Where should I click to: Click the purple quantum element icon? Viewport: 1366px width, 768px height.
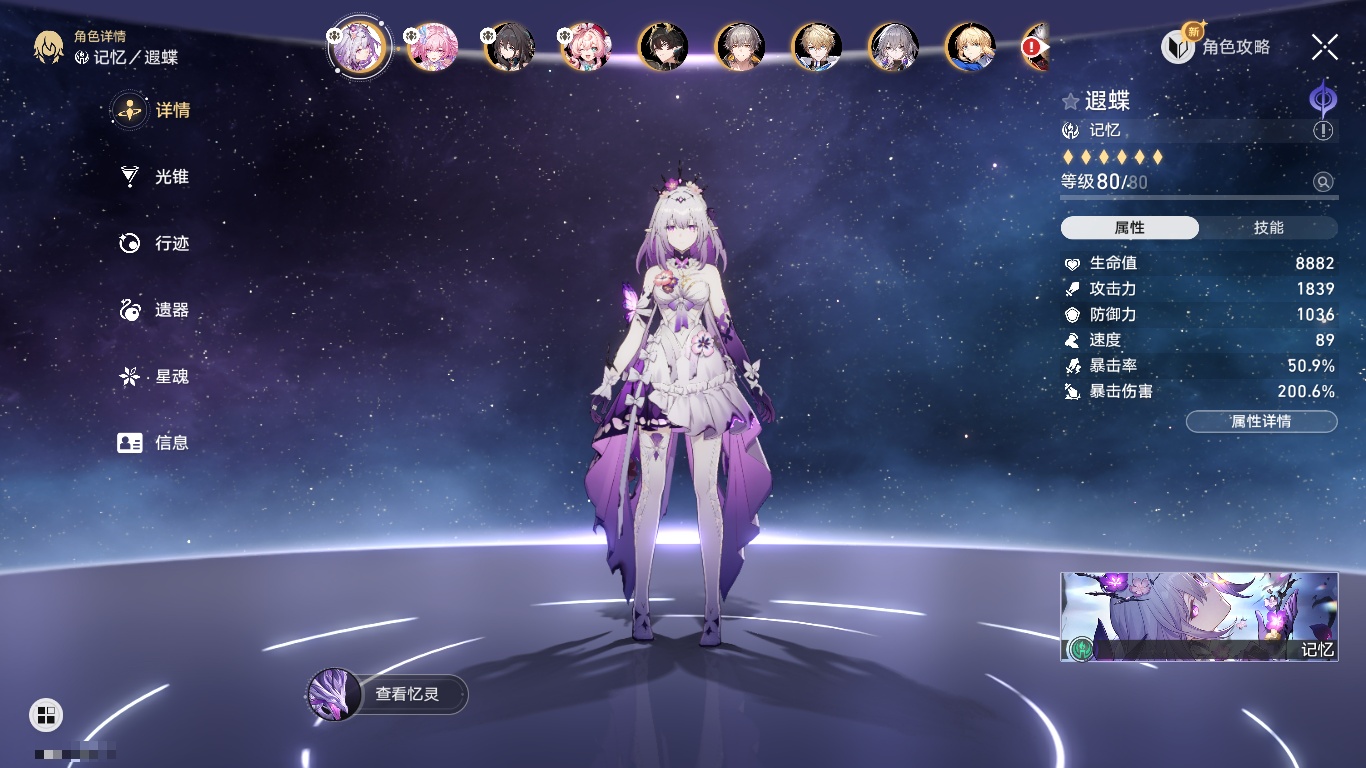tap(1323, 99)
